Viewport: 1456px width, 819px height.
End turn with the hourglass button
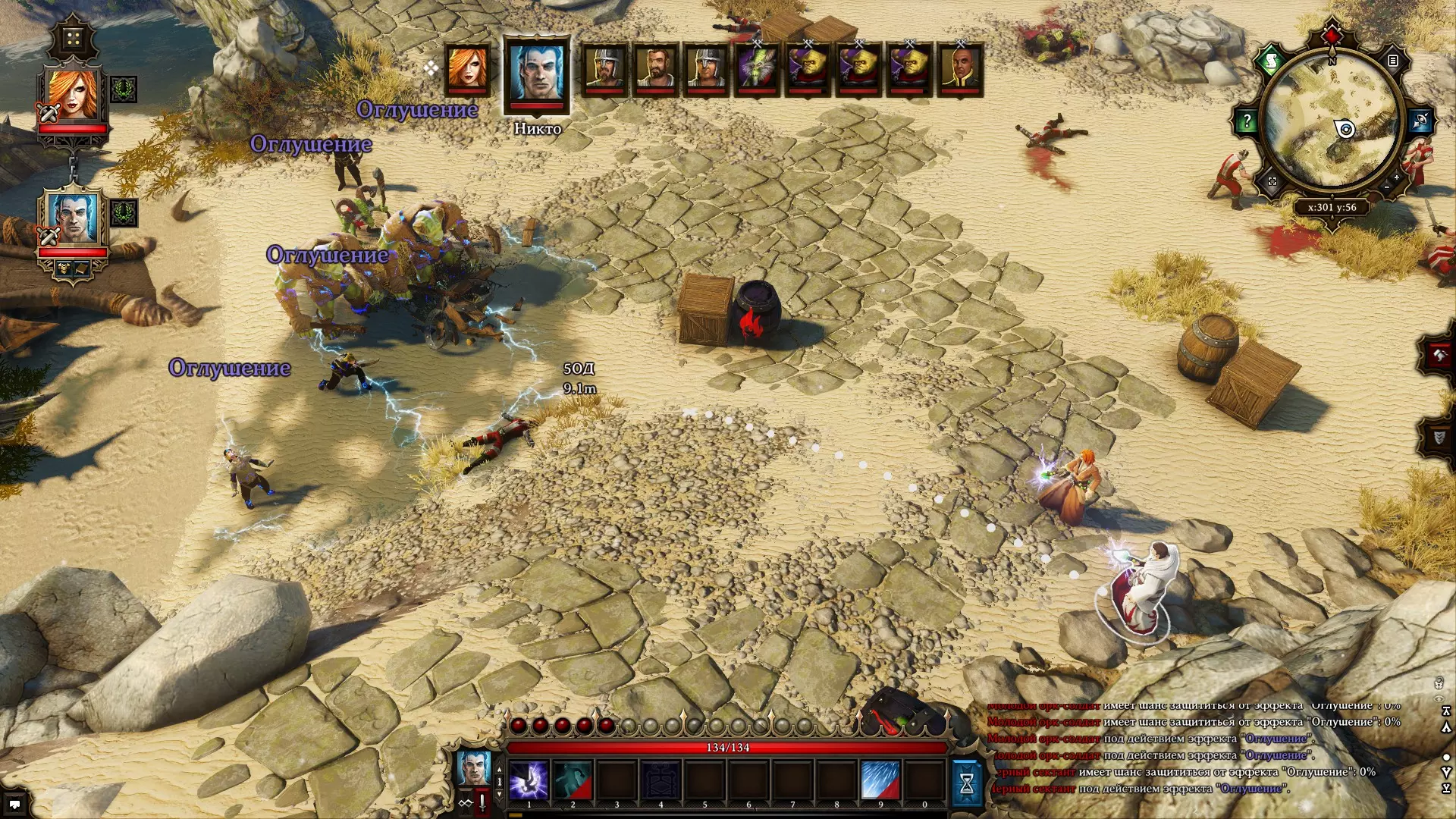(967, 783)
